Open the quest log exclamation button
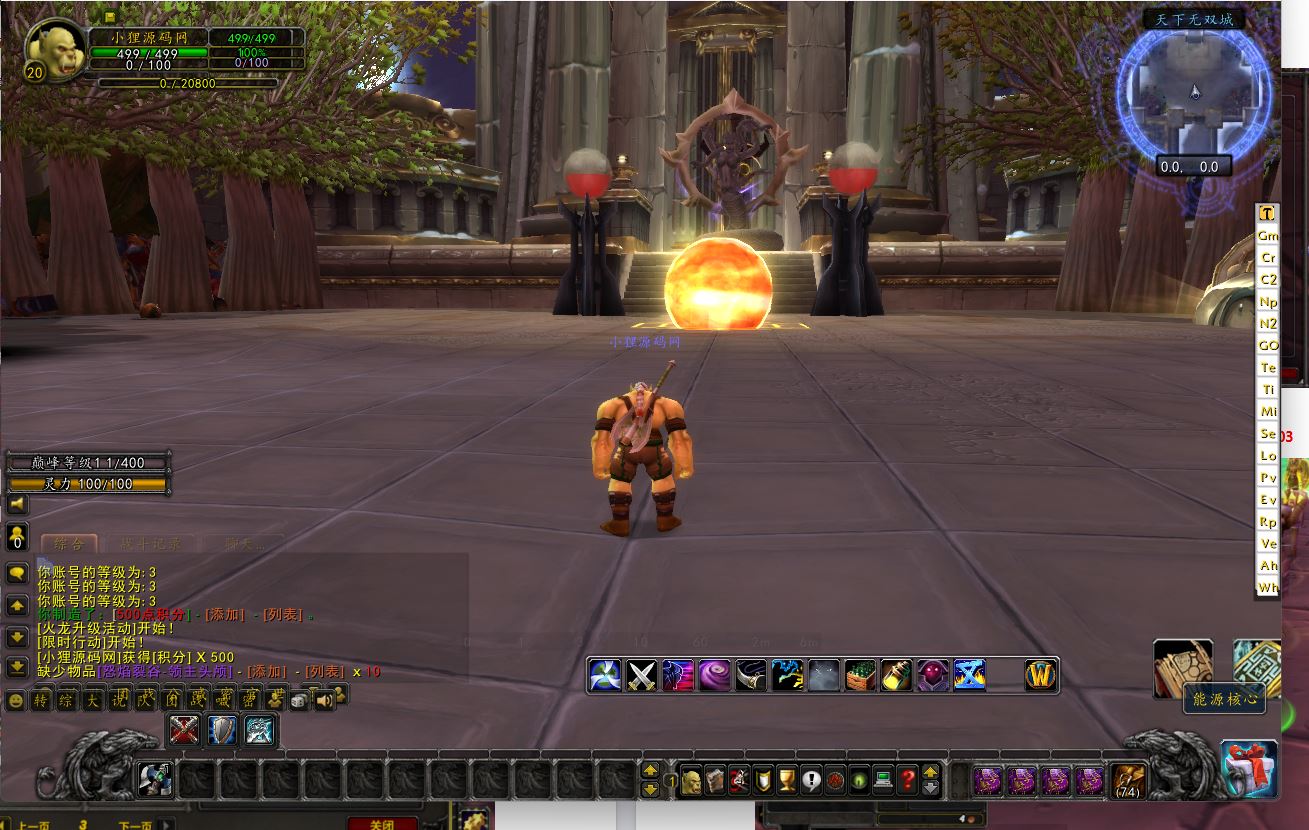The image size is (1309, 830). 811,779
